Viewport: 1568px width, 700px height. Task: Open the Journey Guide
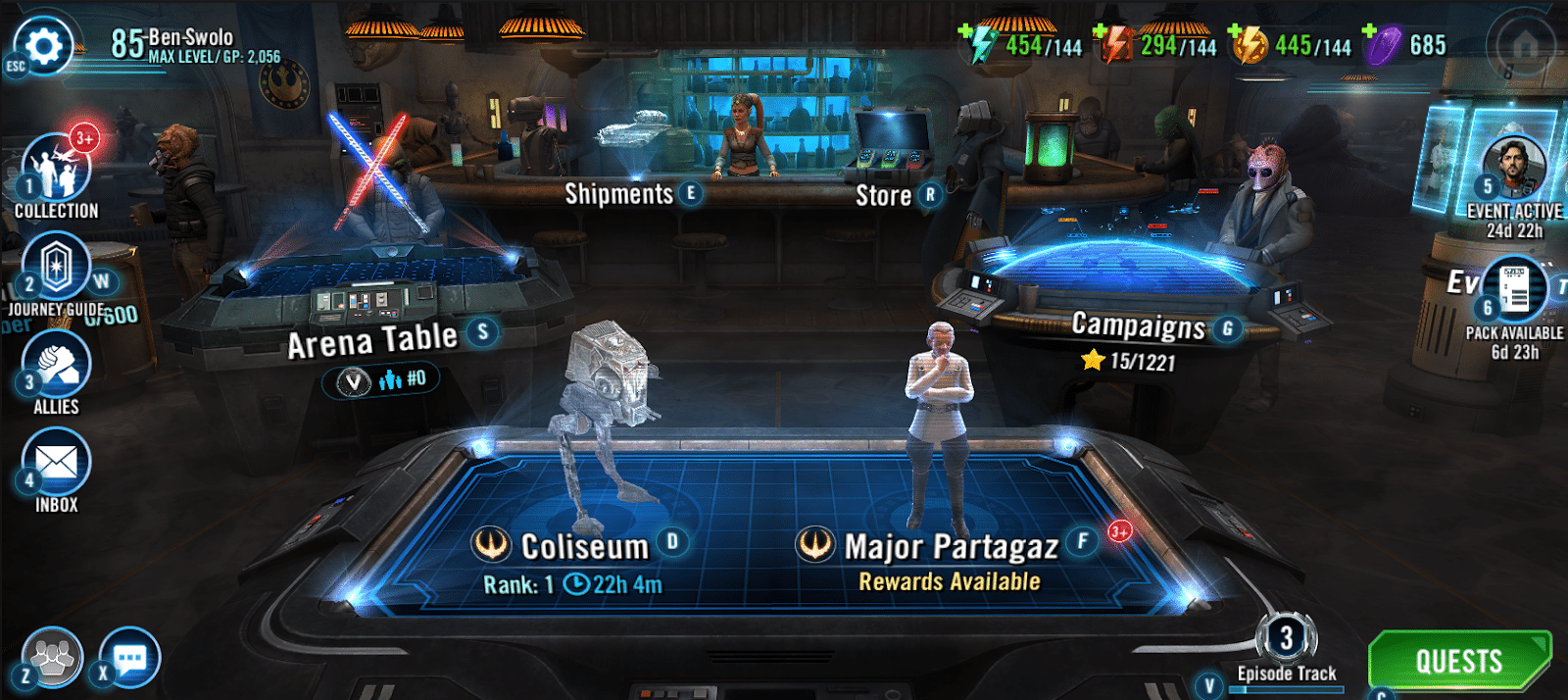[x=57, y=267]
